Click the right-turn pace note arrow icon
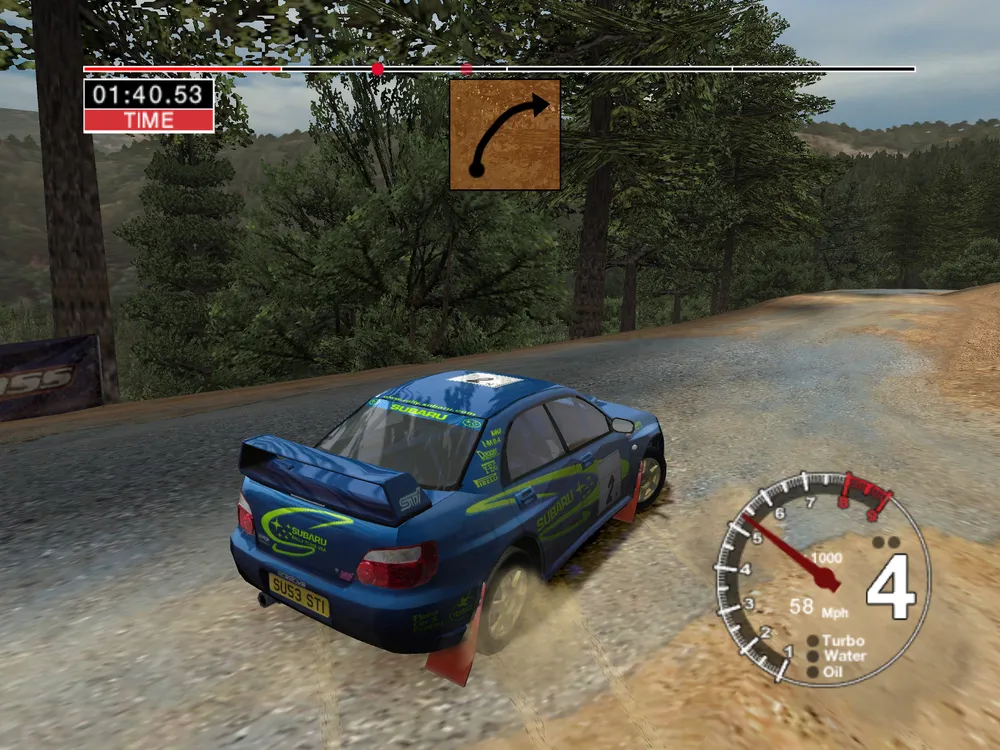 point(504,134)
